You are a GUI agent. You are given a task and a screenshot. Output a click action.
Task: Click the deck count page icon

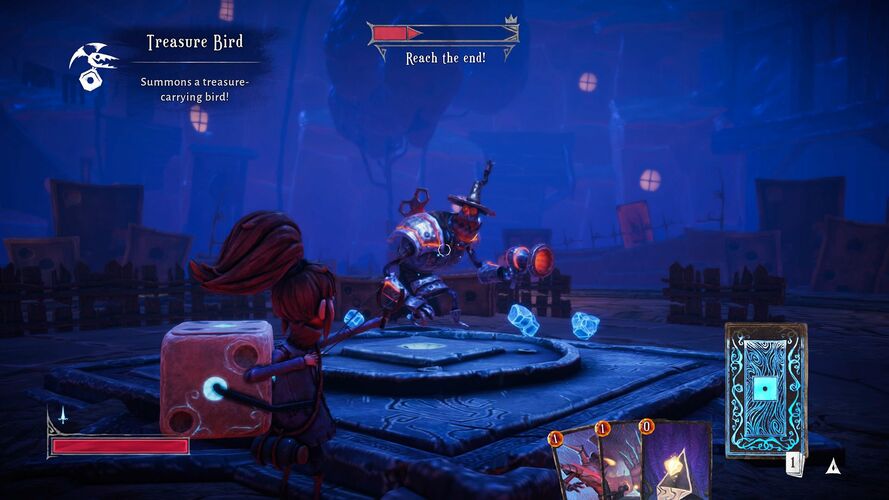[x=792, y=463]
